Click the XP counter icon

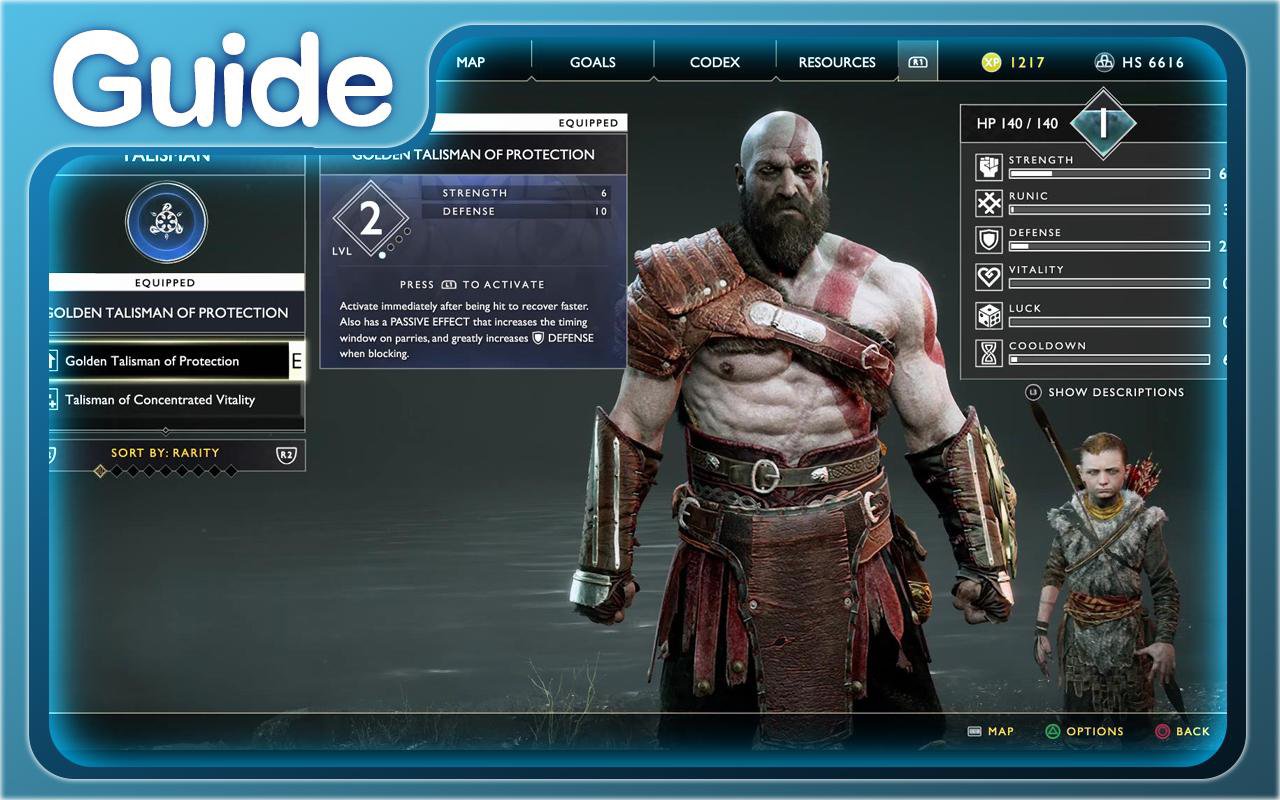coord(989,62)
